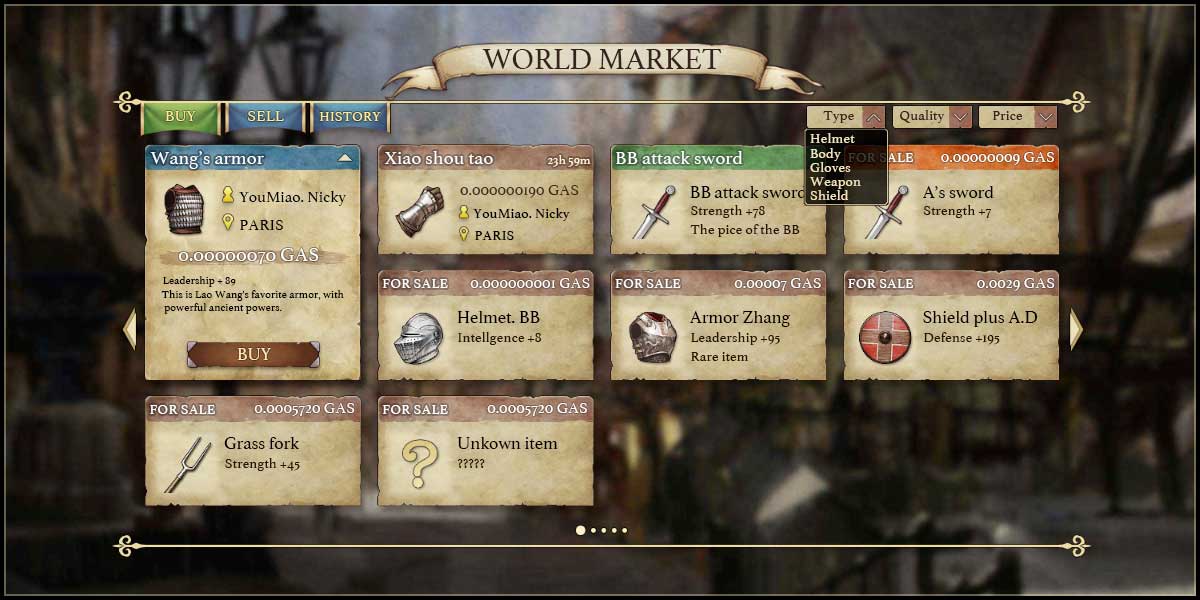Open the Helmet. BB listing
Screen dimensions: 1200x600
[485, 326]
